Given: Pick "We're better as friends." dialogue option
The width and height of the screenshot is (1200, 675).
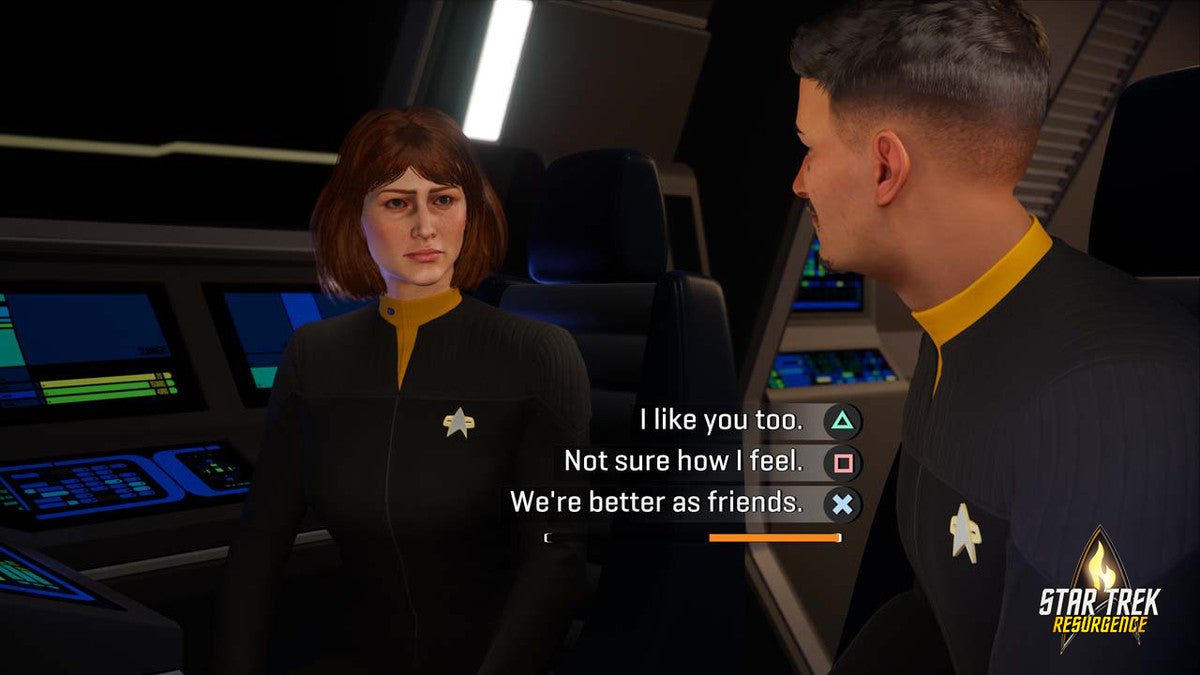Looking at the screenshot, I should 657,503.
